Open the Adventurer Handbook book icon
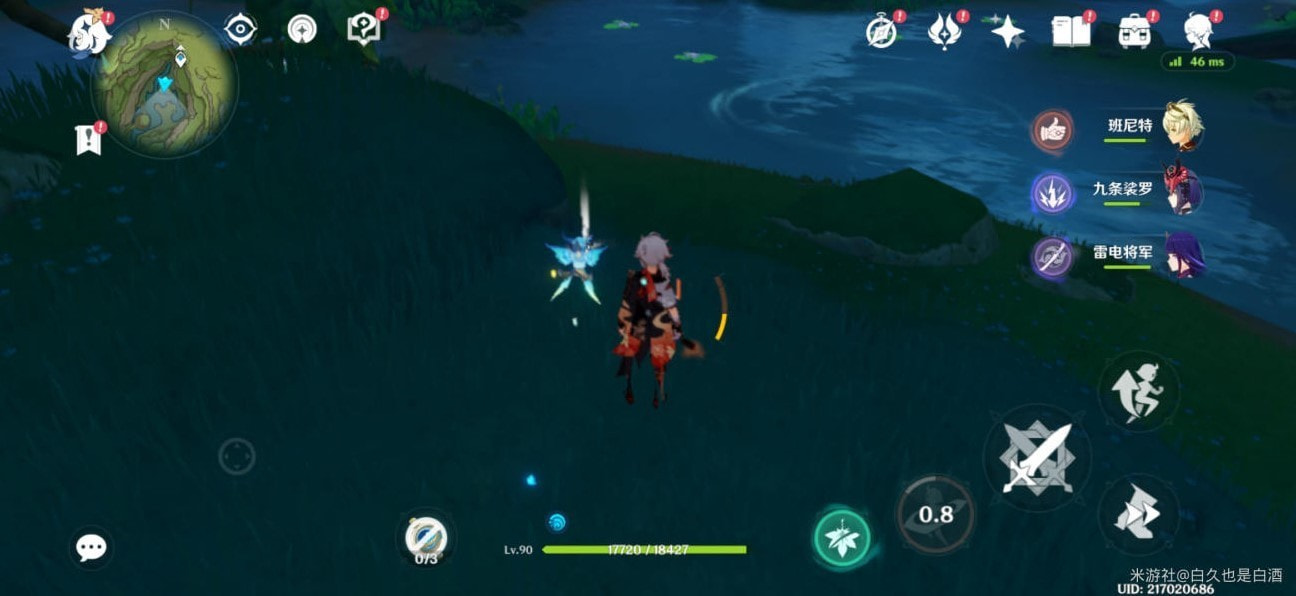The height and width of the screenshot is (596, 1296). click(1071, 32)
